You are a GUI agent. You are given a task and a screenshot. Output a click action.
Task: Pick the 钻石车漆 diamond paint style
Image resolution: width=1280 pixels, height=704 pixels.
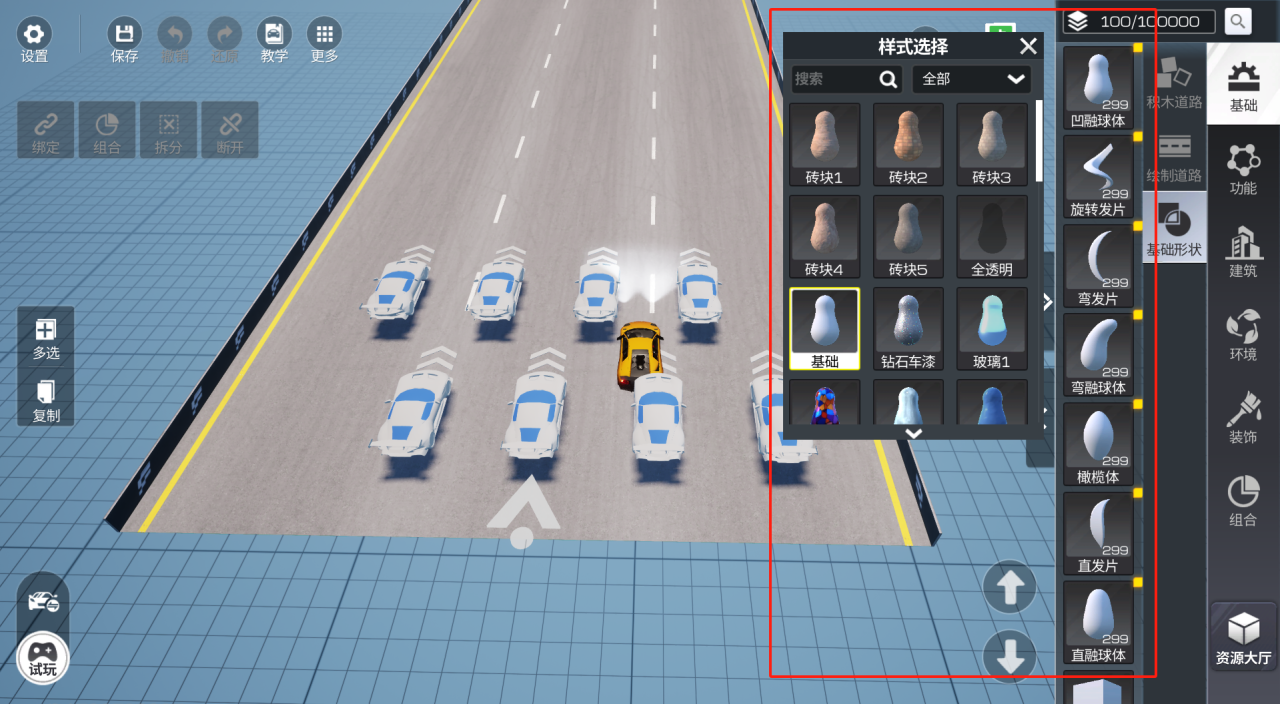click(908, 328)
